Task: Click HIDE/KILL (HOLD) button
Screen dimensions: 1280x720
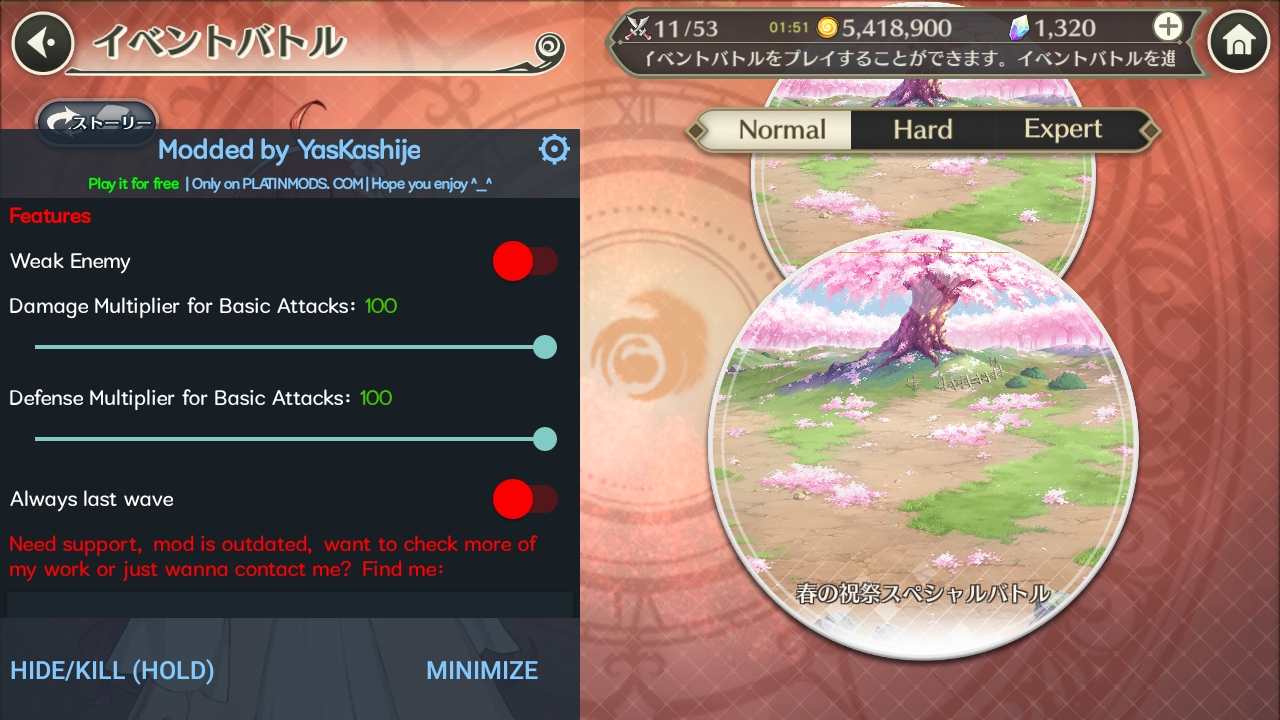Action: (x=112, y=670)
